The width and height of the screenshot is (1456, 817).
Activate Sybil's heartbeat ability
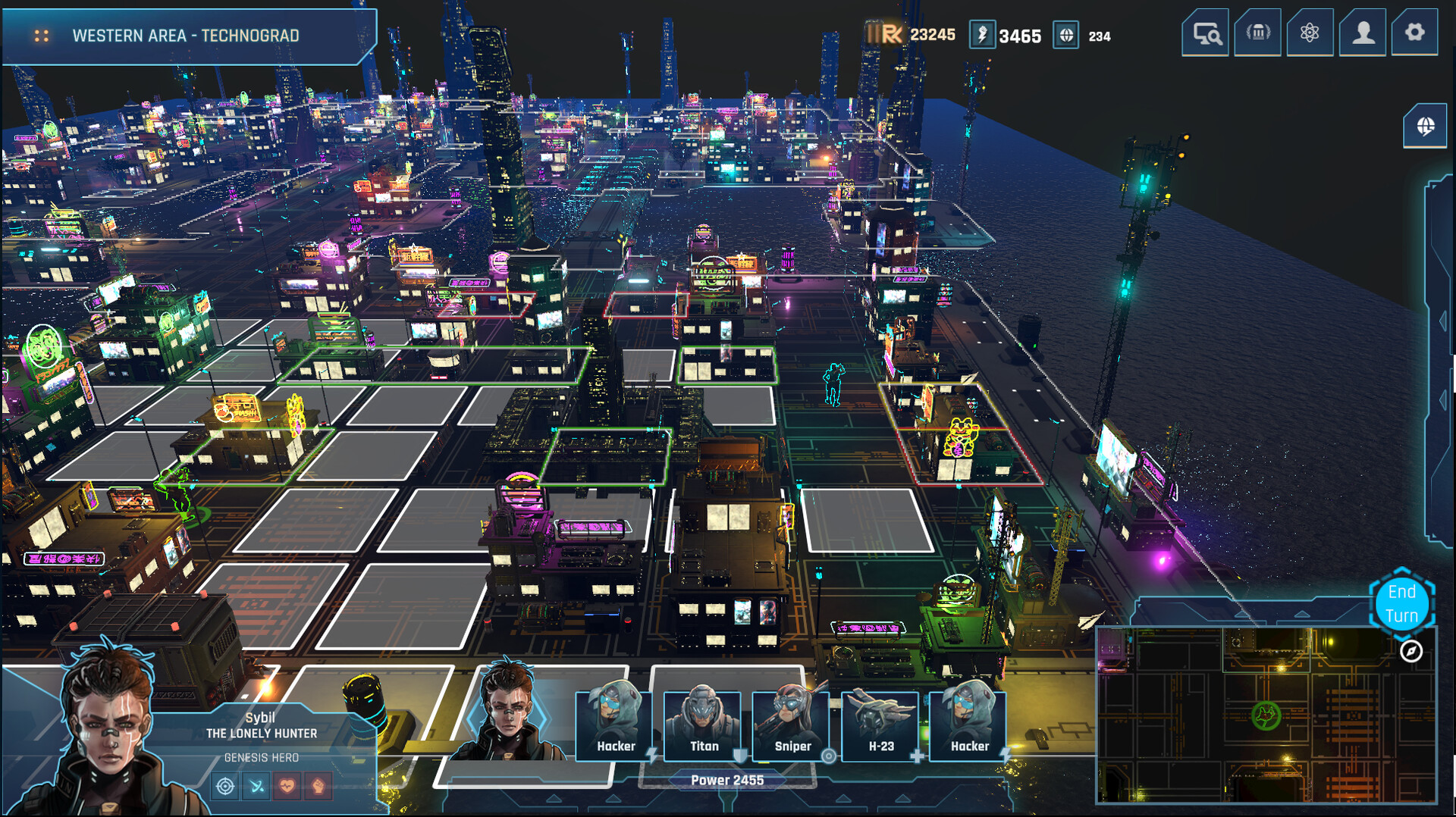(x=287, y=786)
